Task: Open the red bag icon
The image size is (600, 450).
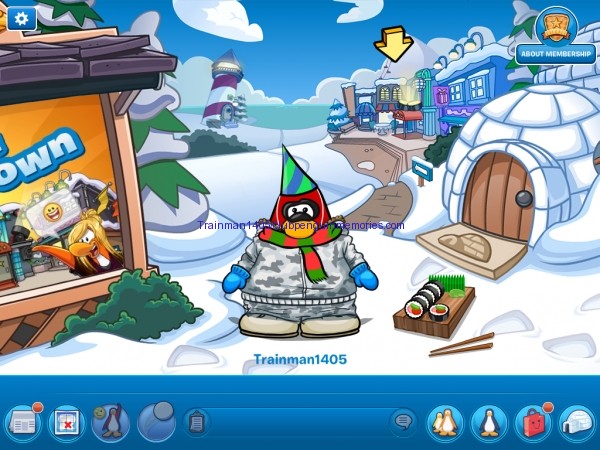Action: [532, 422]
